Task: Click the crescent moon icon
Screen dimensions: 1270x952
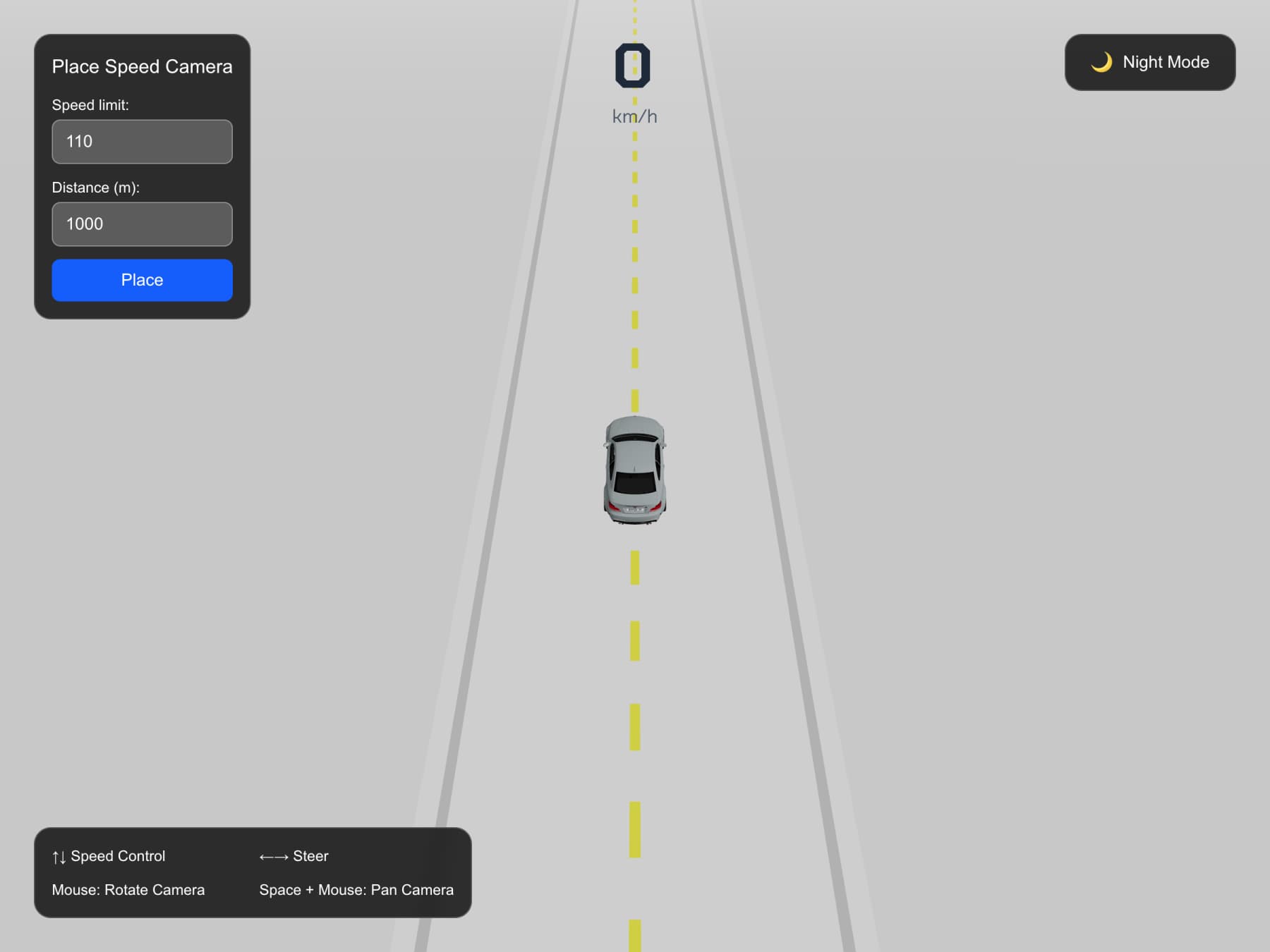Action: (x=1101, y=62)
